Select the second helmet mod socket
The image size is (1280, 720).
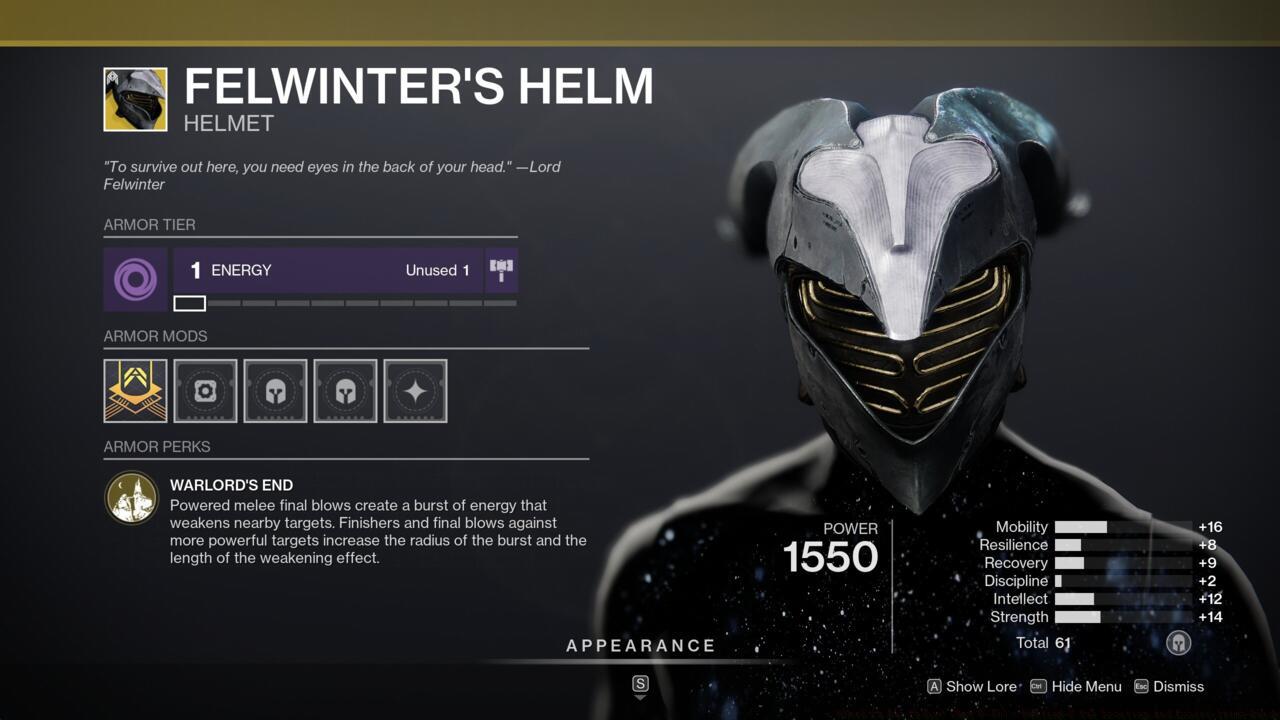click(345, 391)
